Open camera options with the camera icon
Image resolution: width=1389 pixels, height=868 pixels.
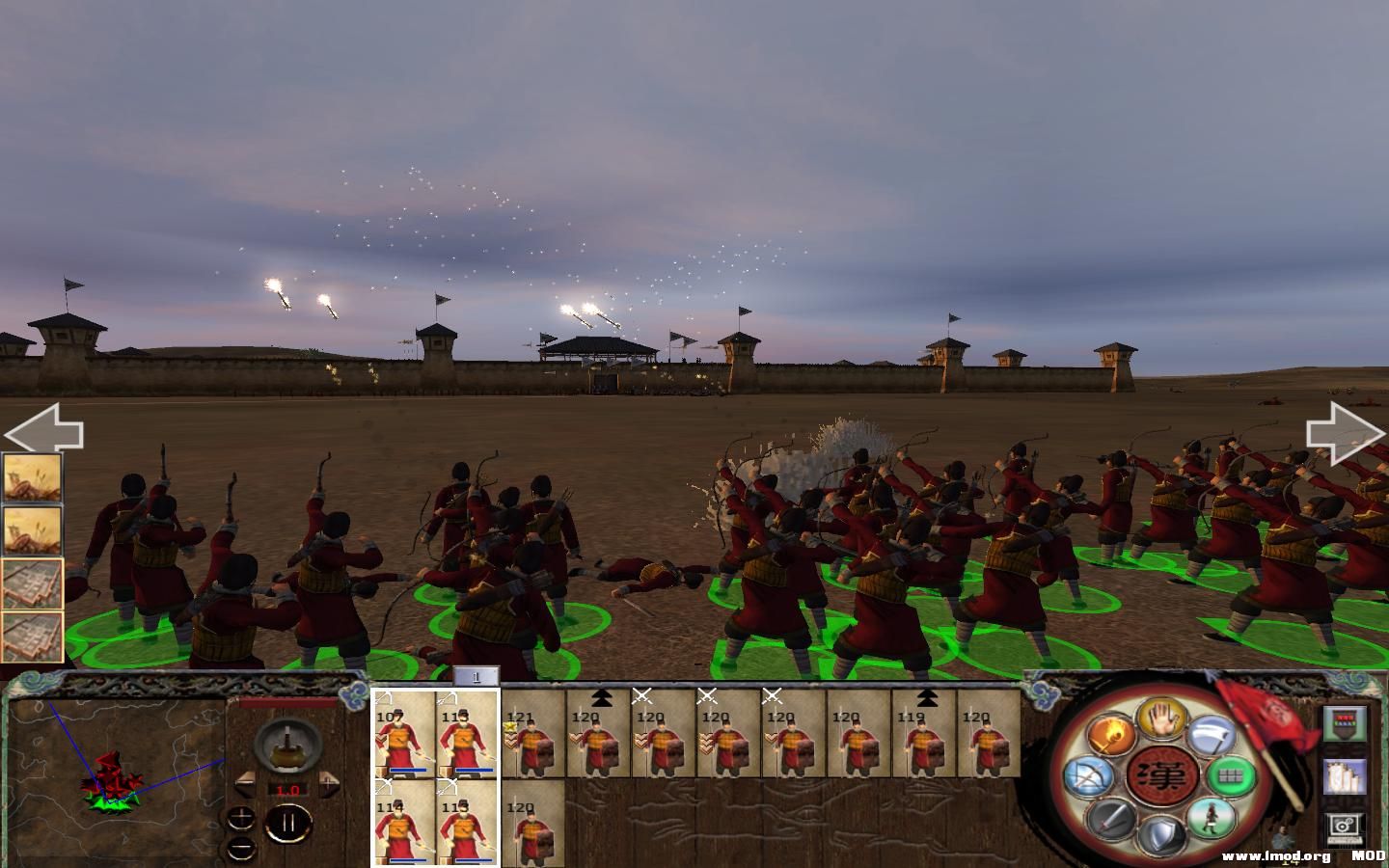[x=1343, y=827]
